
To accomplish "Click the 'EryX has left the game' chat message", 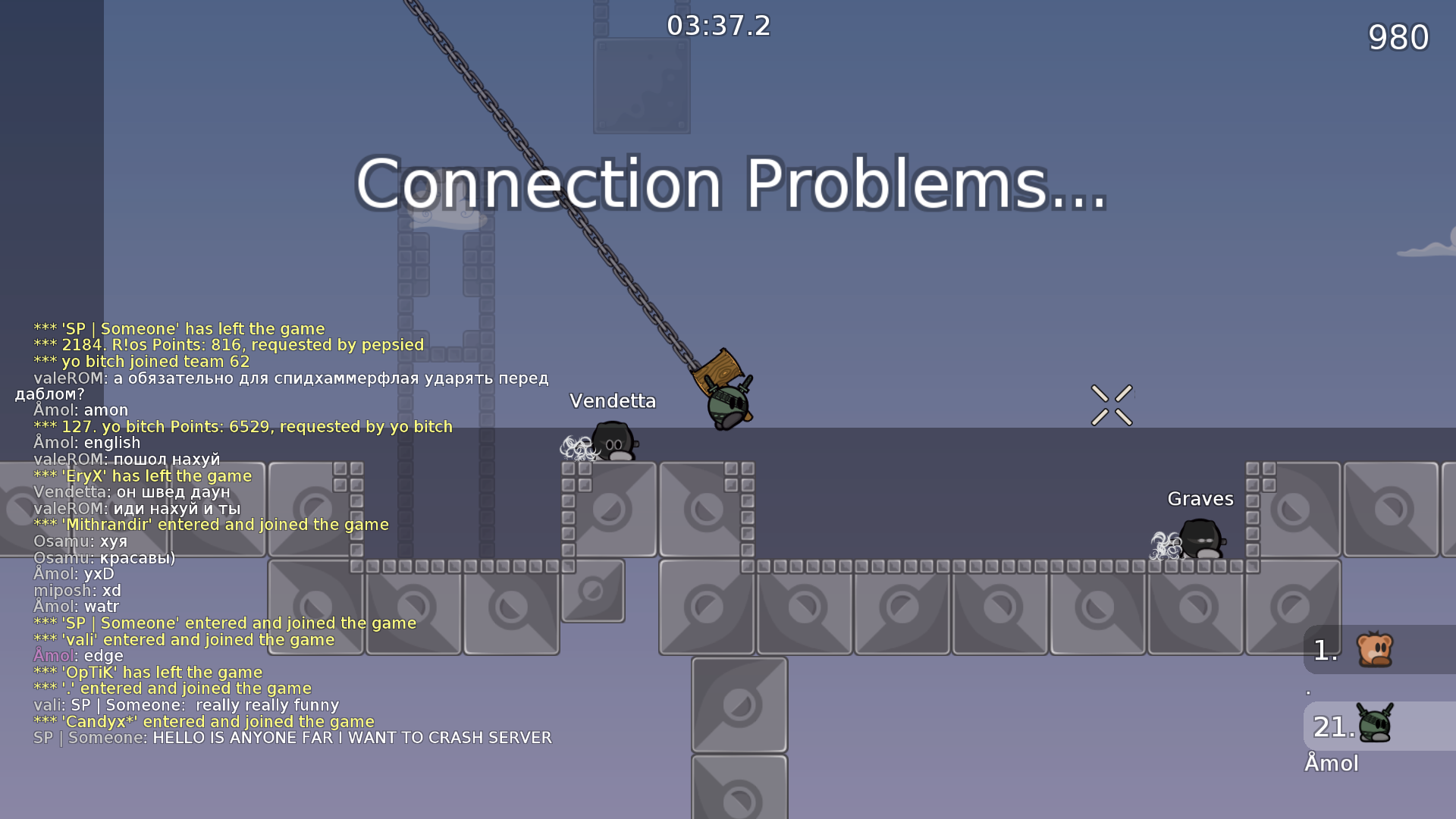I will pyautogui.click(x=143, y=475).
